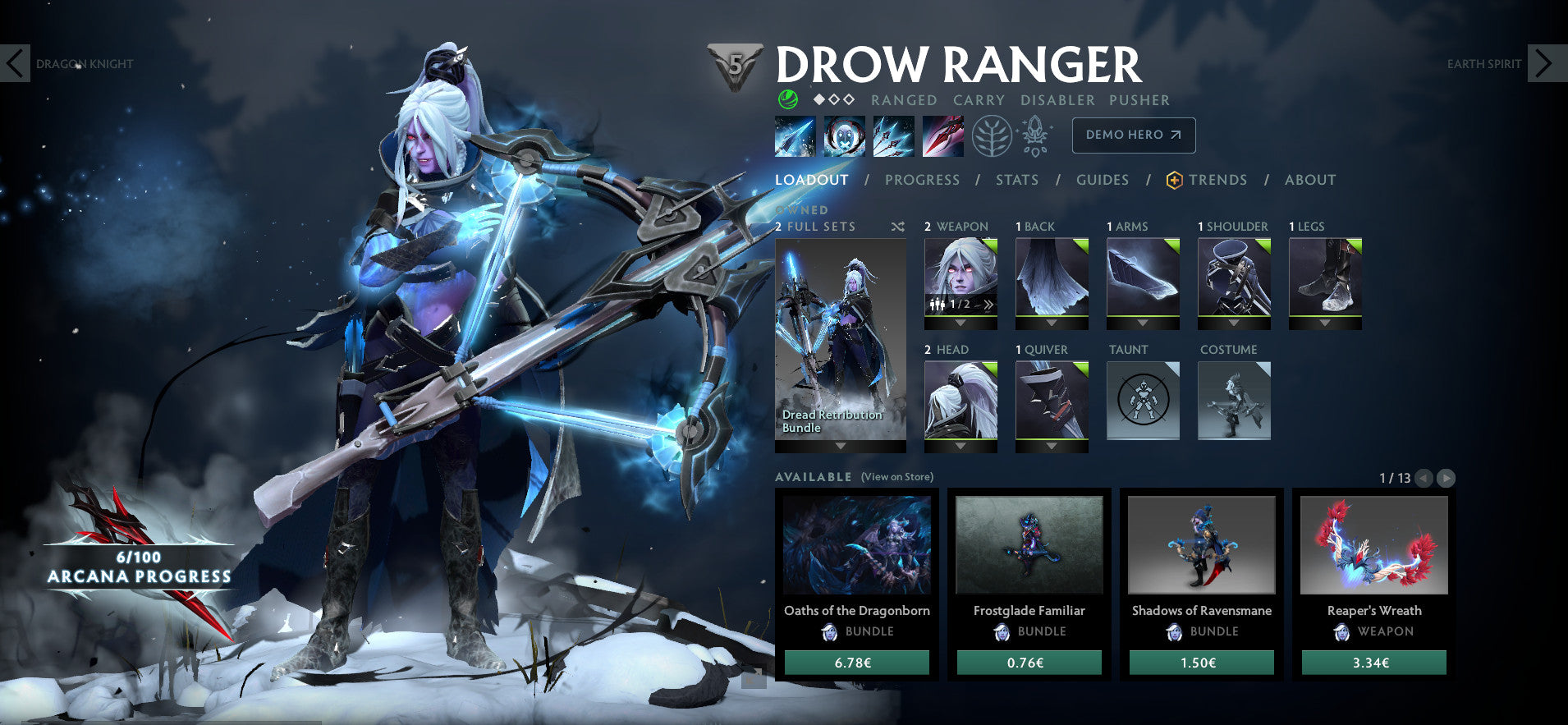Image resolution: width=1568 pixels, height=725 pixels.
Task: Open the Guides tab
Action: point(1103,180)
